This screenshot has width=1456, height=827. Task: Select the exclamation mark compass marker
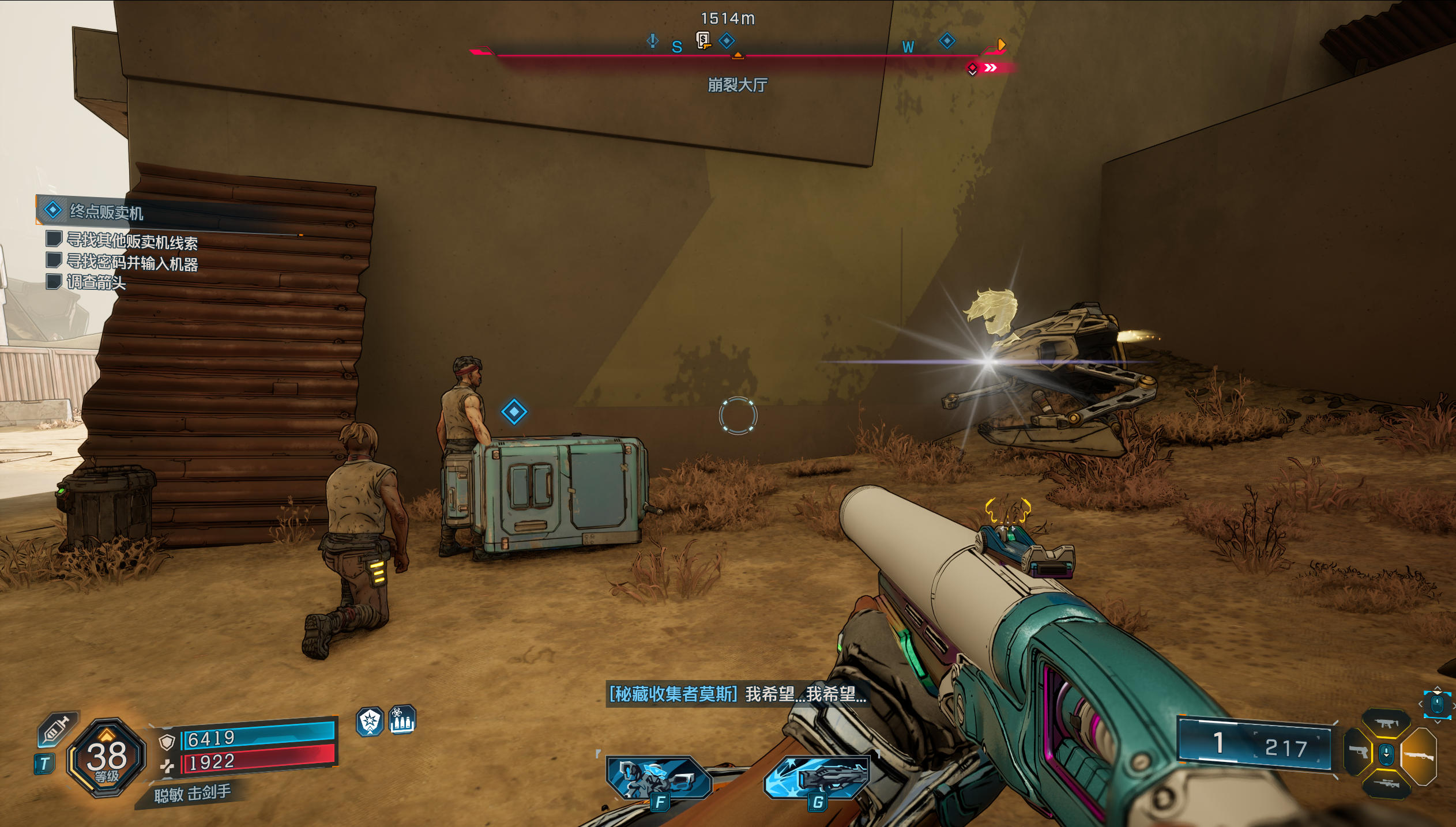(x=652, y=41)
